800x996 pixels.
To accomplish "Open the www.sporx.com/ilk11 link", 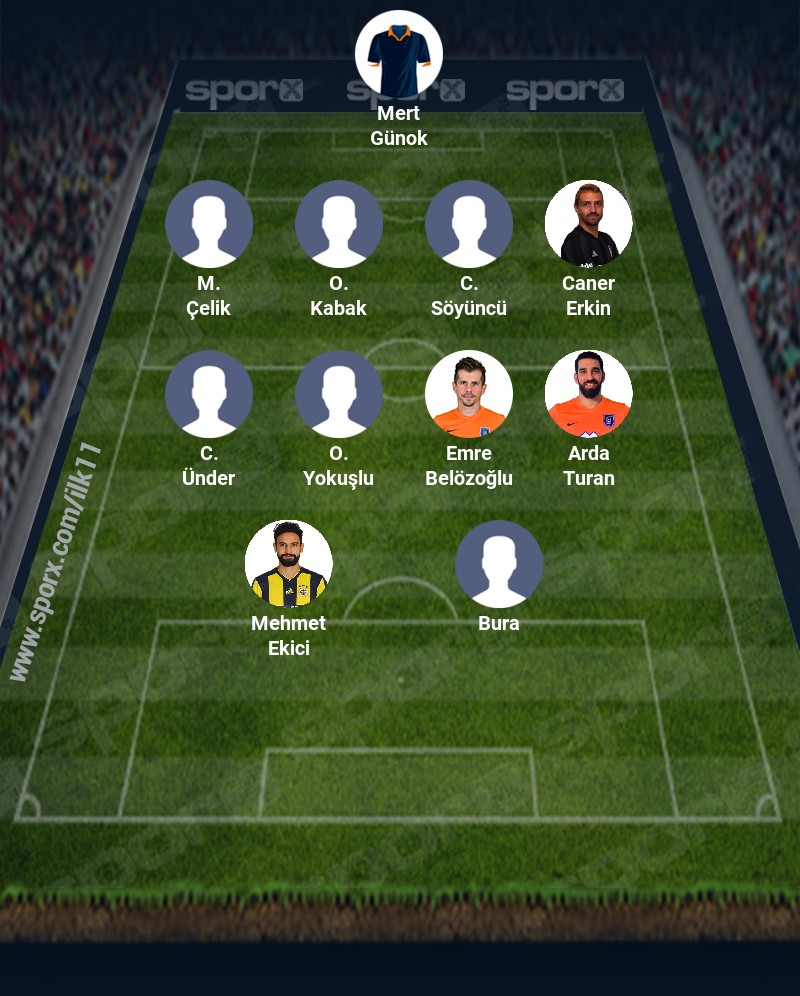I will coord(57,562).
